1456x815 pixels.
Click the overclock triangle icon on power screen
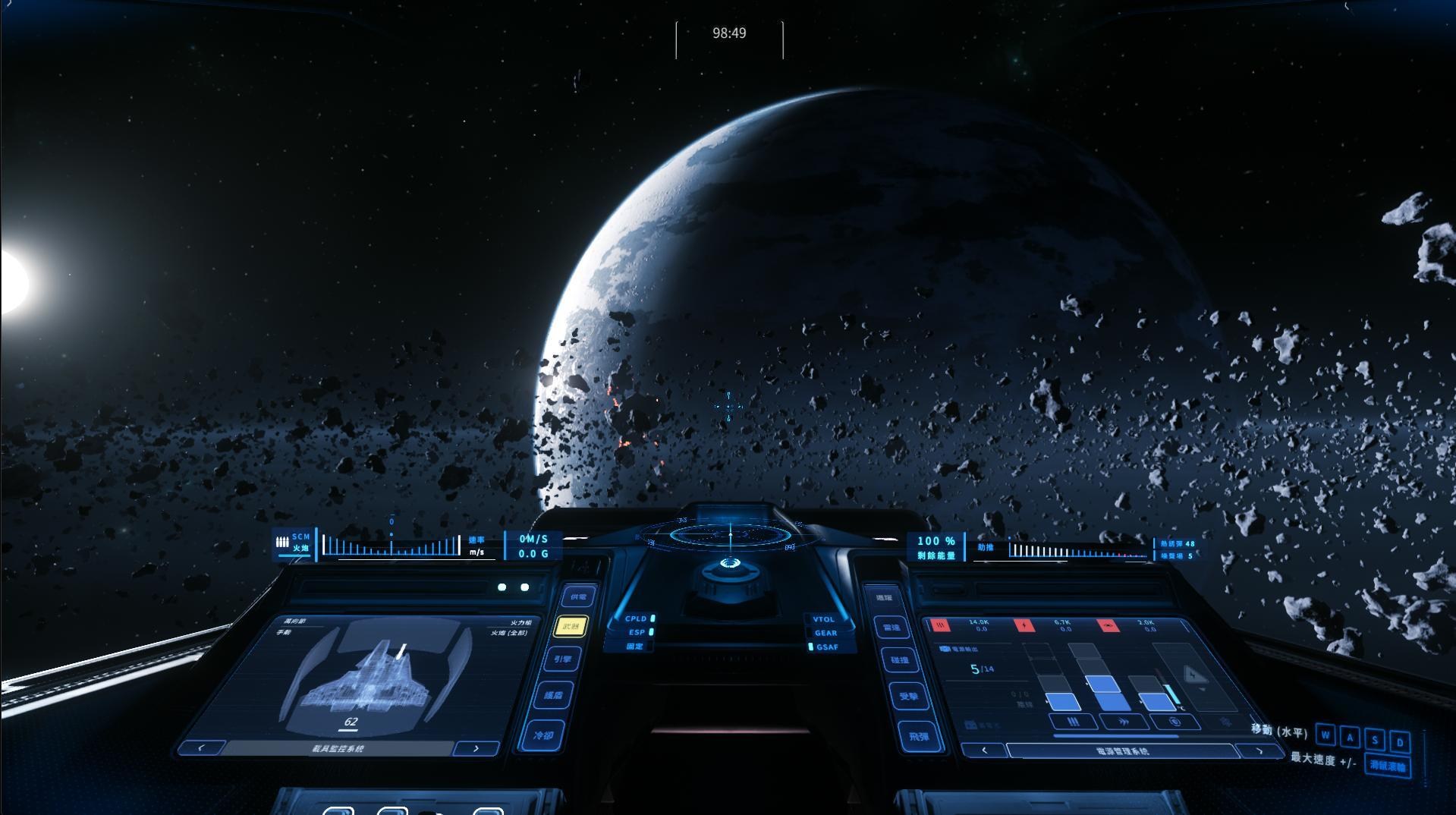tap(1194, 675)
